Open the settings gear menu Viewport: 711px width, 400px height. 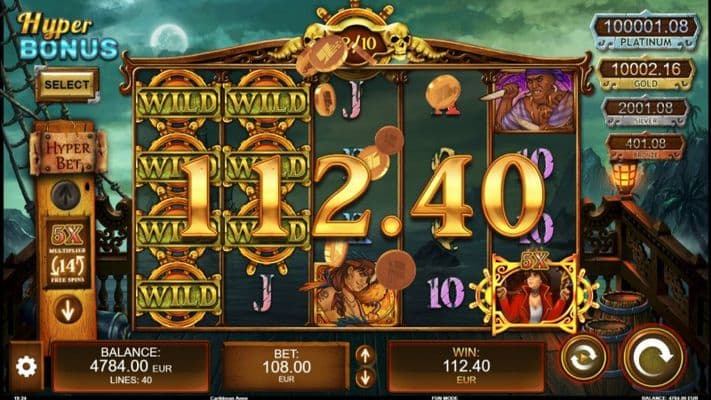click(26, 367)
